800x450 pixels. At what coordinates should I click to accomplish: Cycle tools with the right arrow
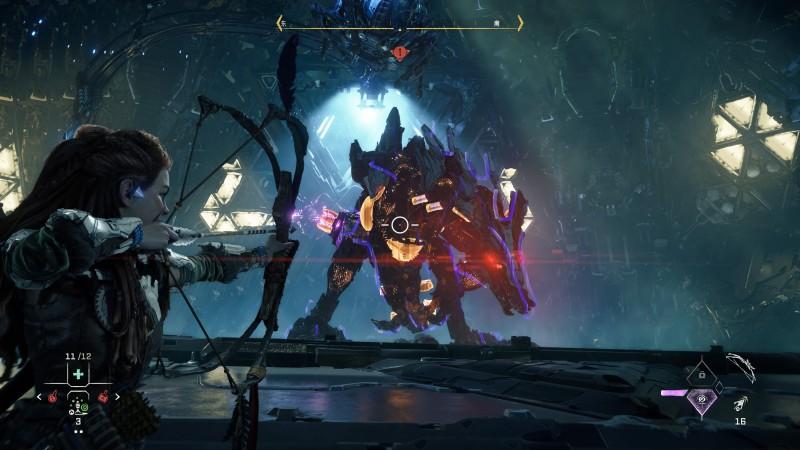(117, 396)
